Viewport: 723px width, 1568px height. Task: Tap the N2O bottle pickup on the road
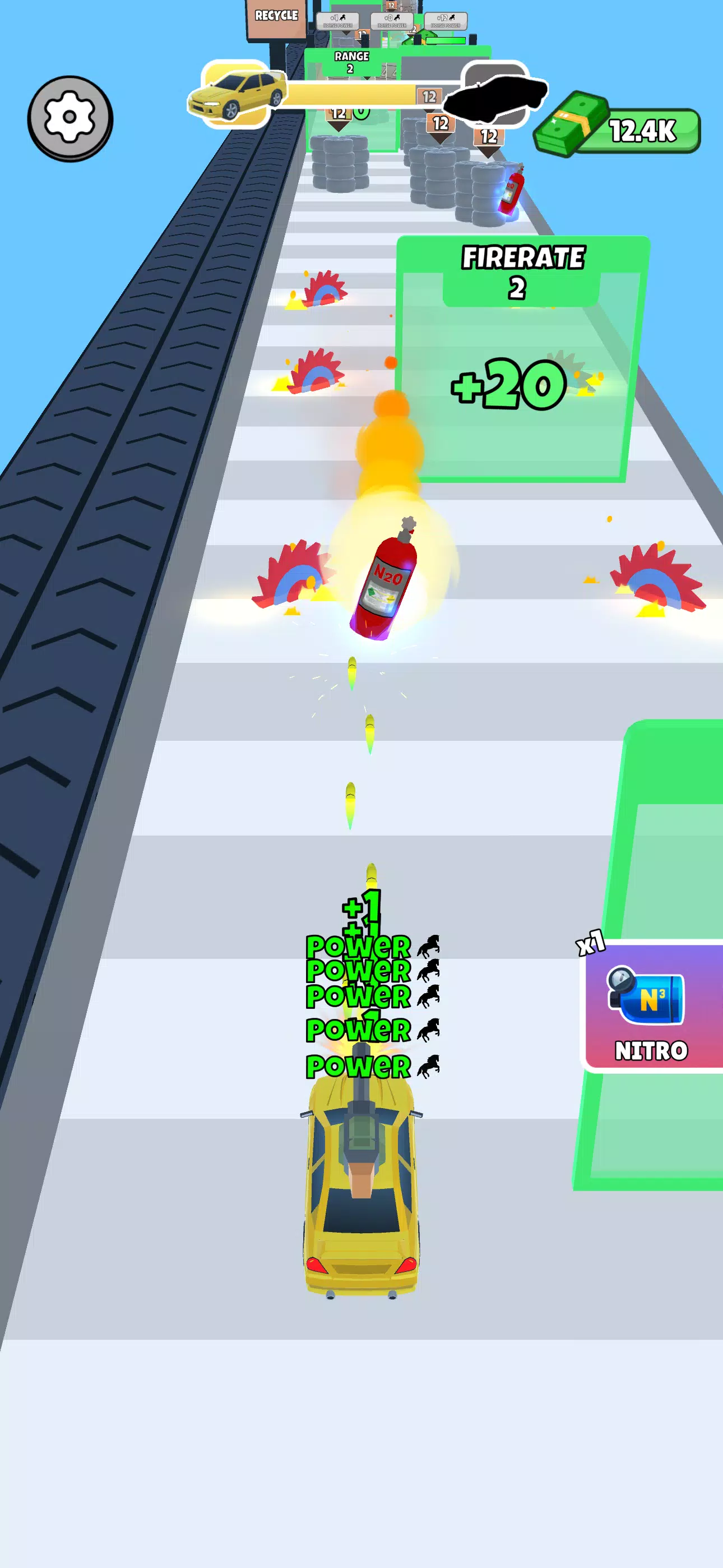point(383,582)
